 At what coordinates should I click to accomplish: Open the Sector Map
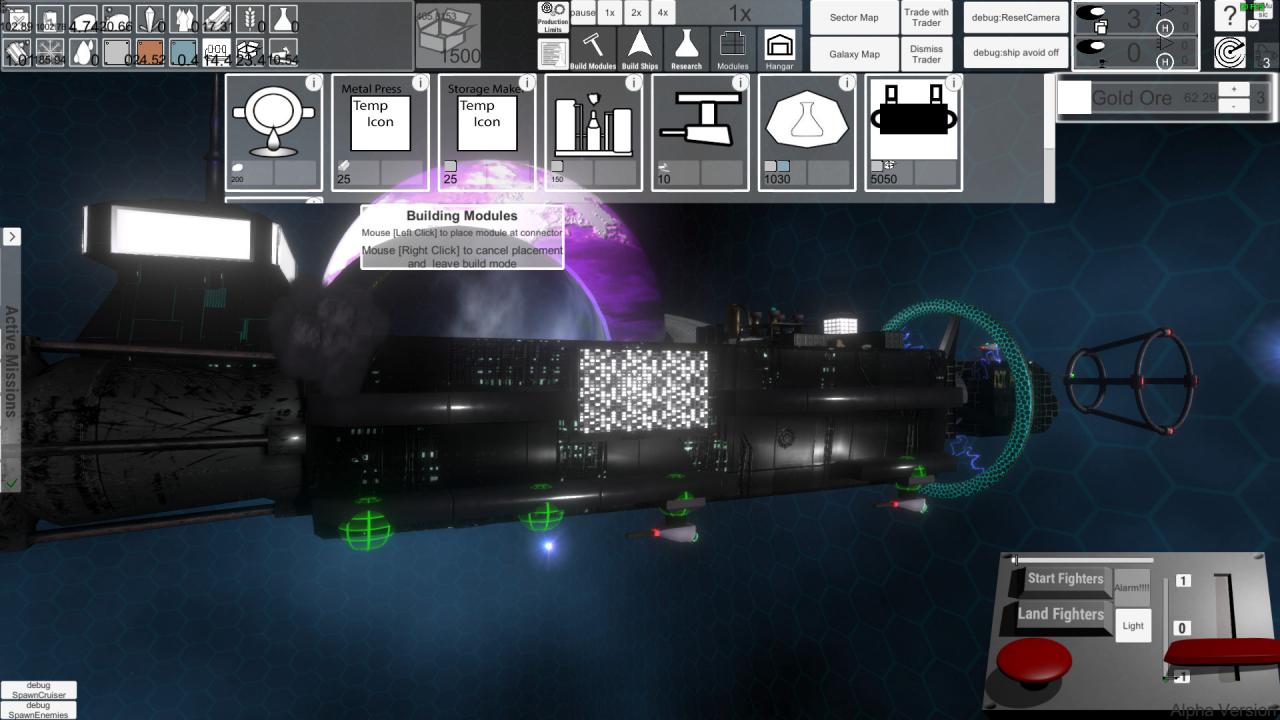click(854, 18)
